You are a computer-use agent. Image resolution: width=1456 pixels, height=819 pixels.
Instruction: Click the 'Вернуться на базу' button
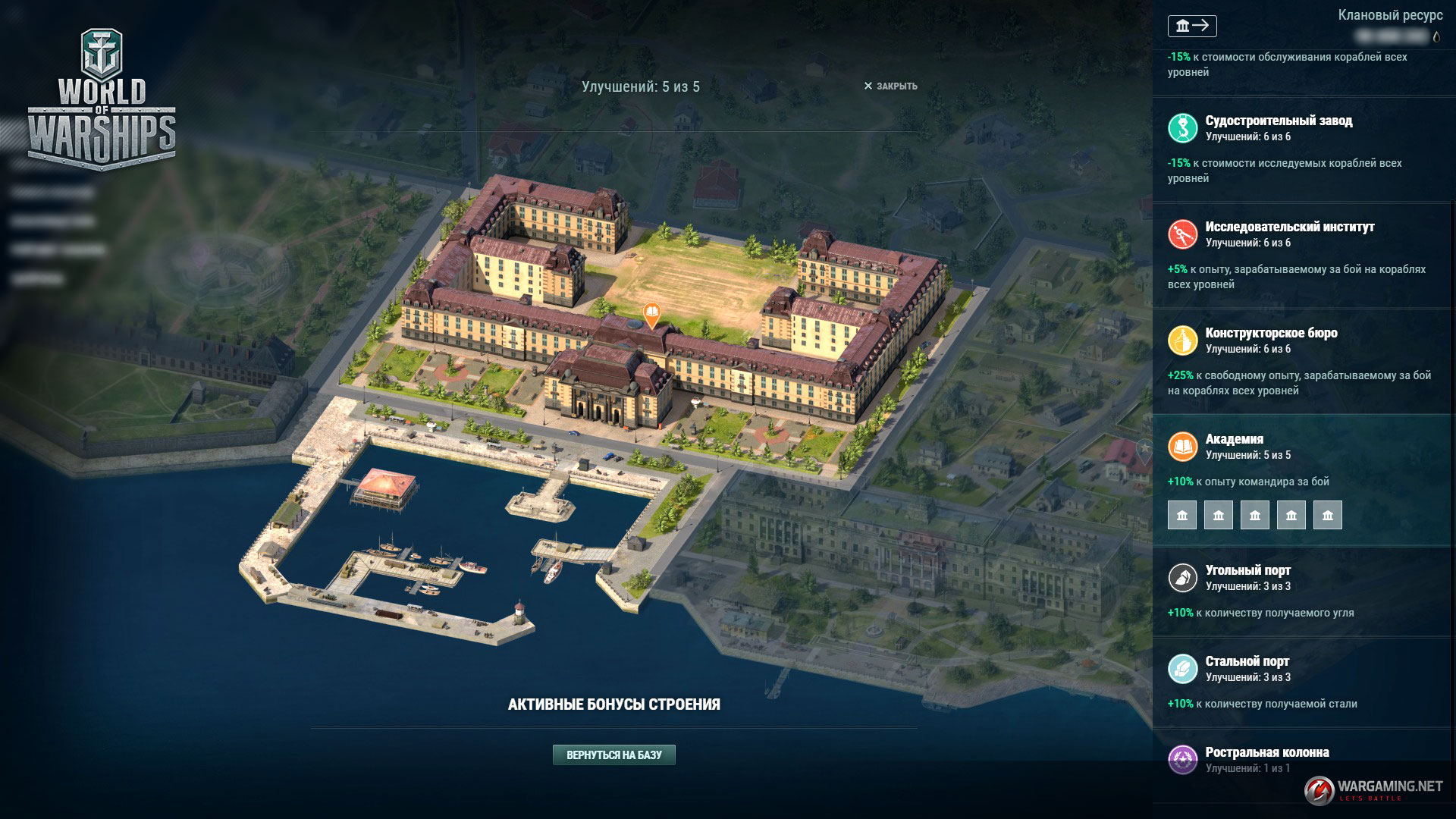pos(613,755)
